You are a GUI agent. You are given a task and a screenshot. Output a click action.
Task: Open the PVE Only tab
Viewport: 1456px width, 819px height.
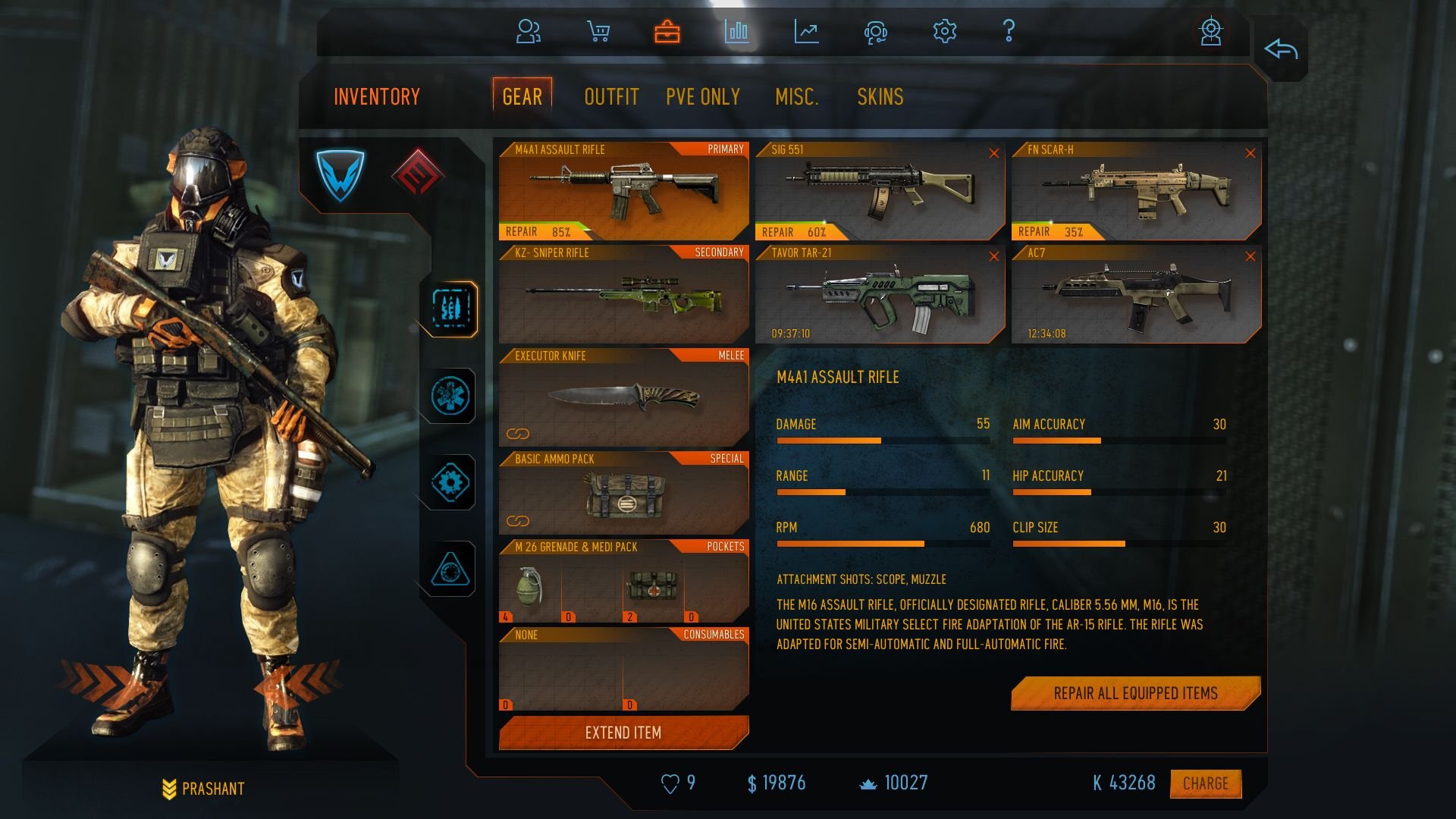tap(703, 97)
